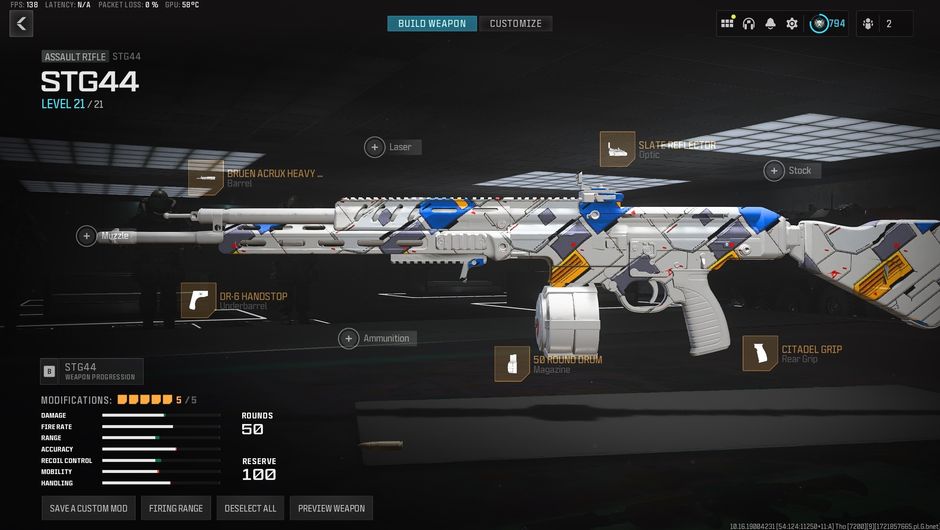Screen dimensions: 940x530
Task: Add a Stock attachment
Action: [774, 171]
